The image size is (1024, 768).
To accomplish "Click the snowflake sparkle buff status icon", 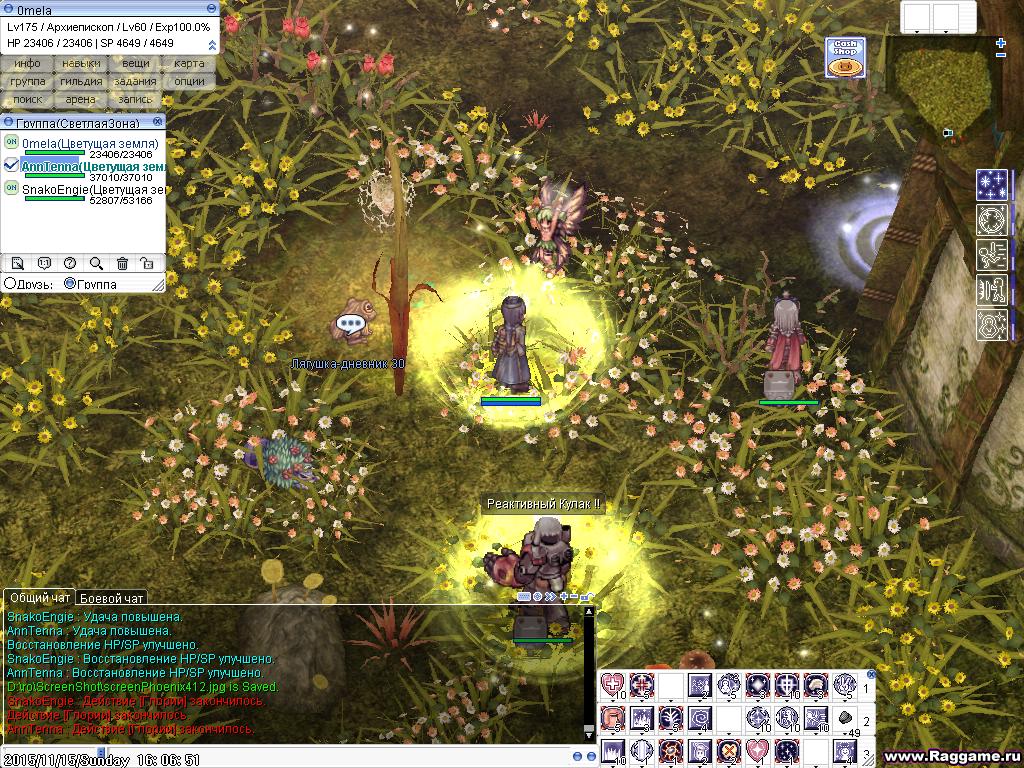I will tap(992, 185).
